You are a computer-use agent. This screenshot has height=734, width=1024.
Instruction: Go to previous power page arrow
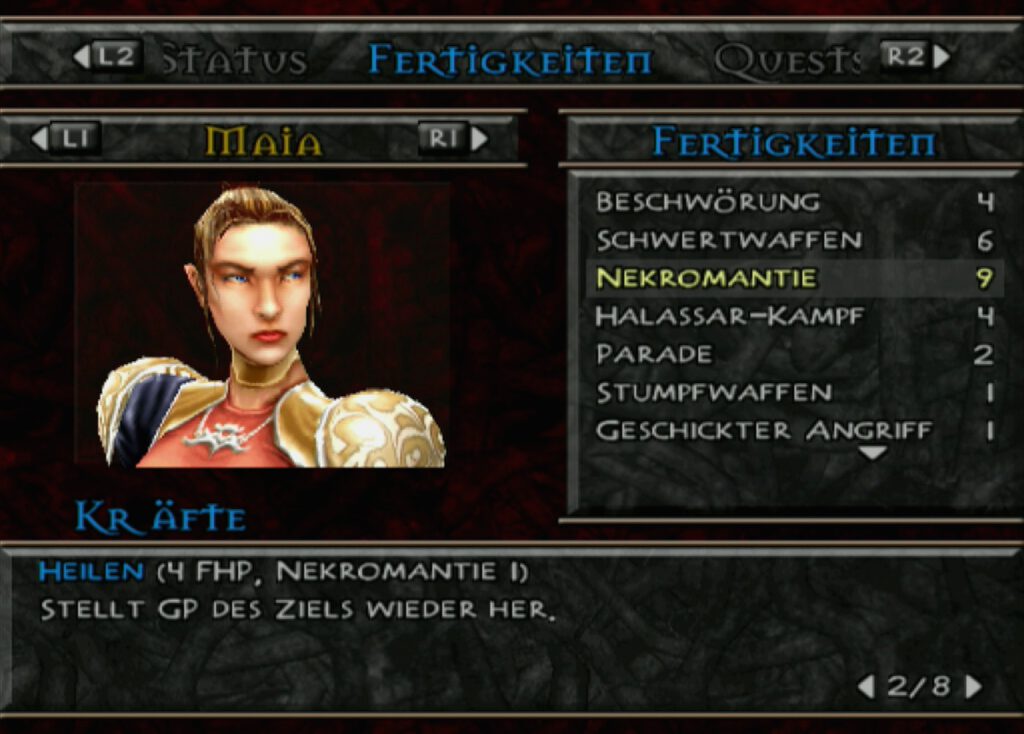tap(866, 686)
